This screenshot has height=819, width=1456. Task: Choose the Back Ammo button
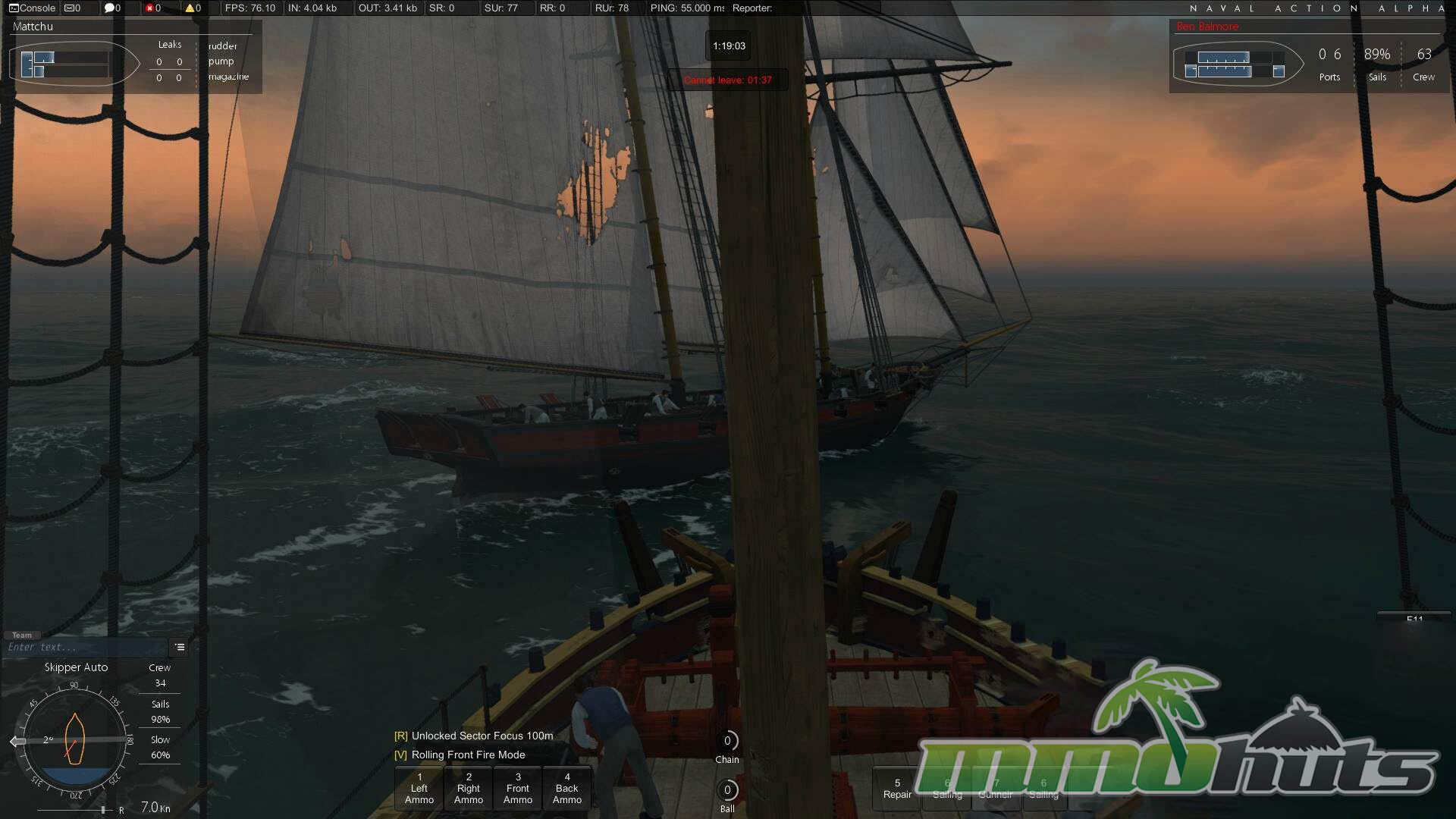tap(567, 789)
